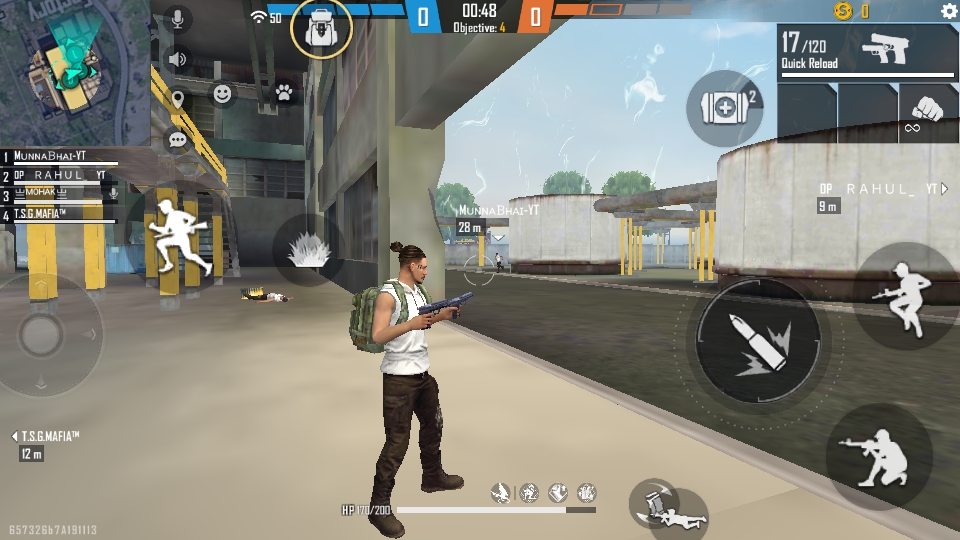This screenshot has height=540, width=960.
Task: Fire with the bullet shoot button
Action: pos(758,342)
